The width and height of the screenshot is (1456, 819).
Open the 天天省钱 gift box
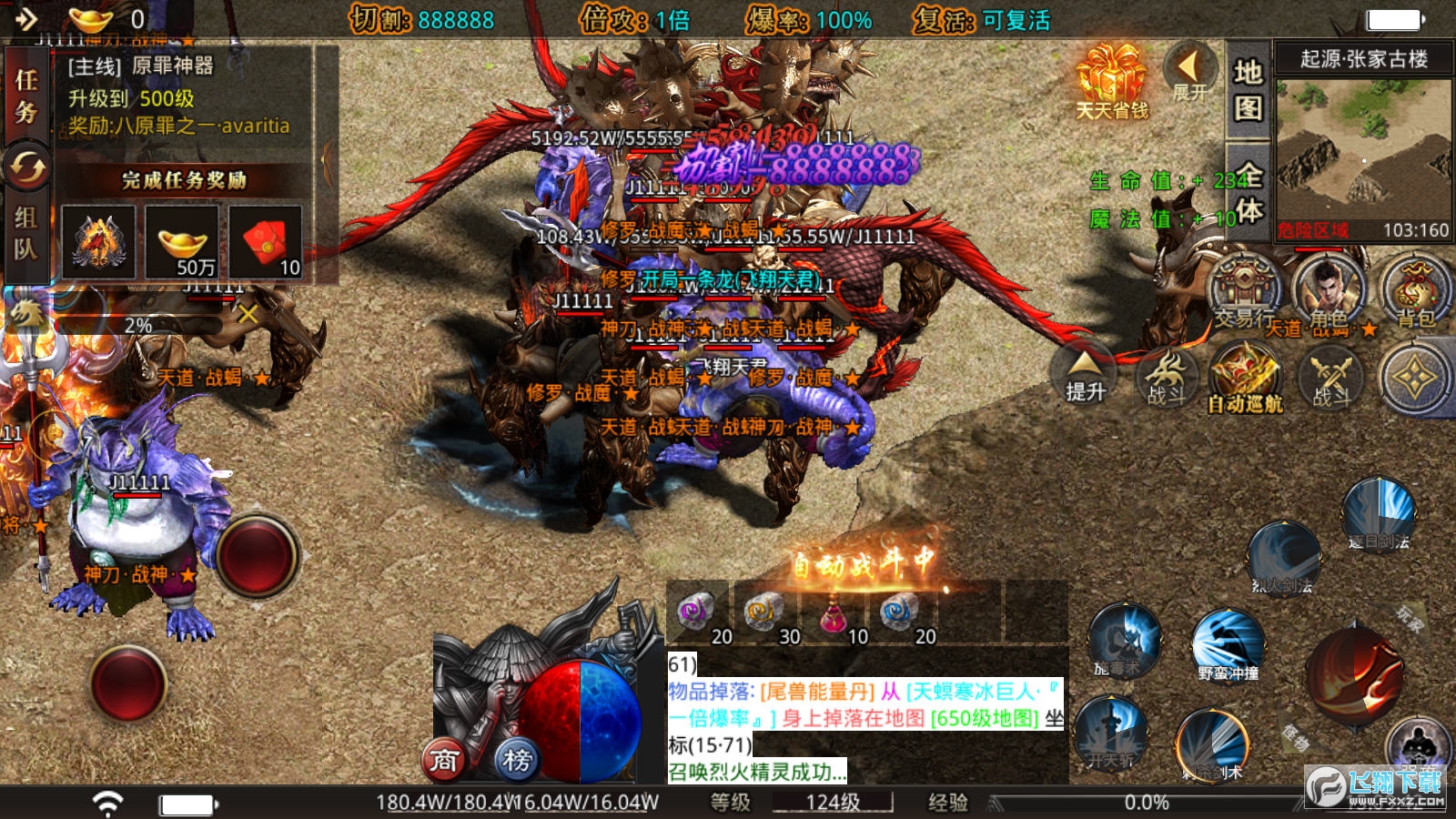(x=1111, y=82)
